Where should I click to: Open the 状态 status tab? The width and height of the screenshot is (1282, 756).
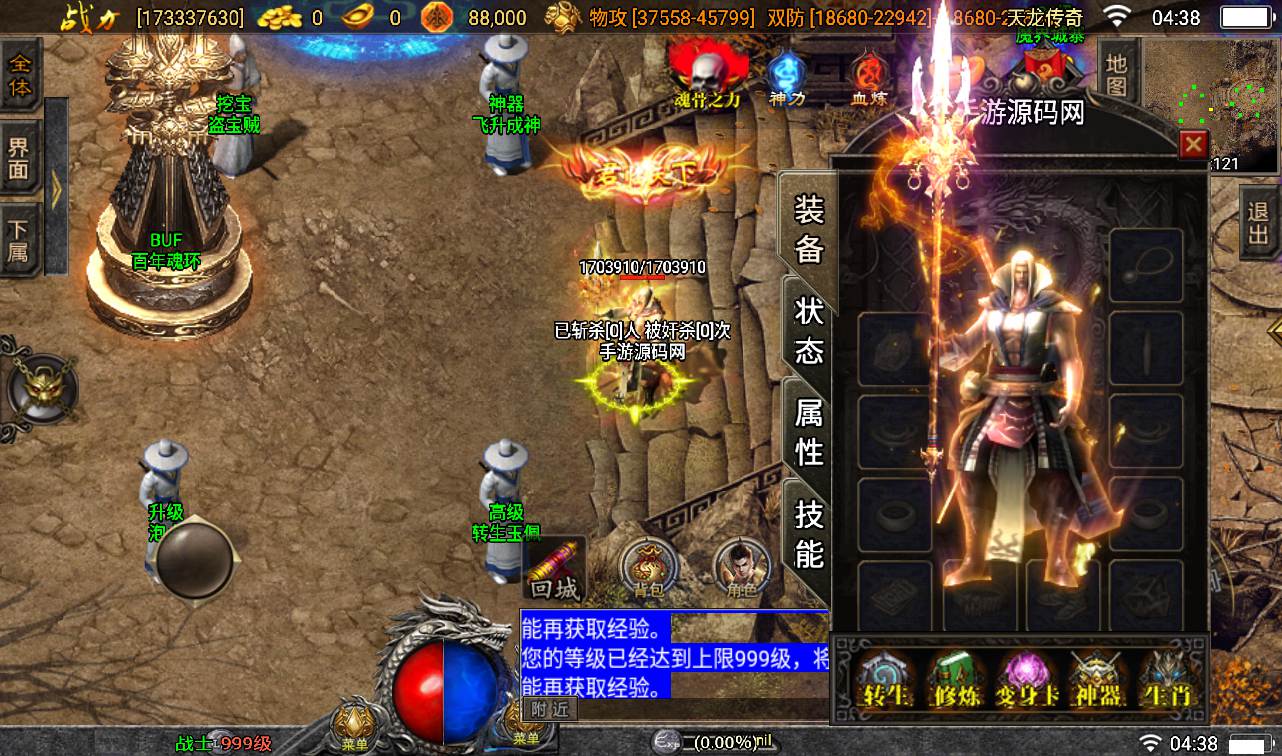[808, 330]
